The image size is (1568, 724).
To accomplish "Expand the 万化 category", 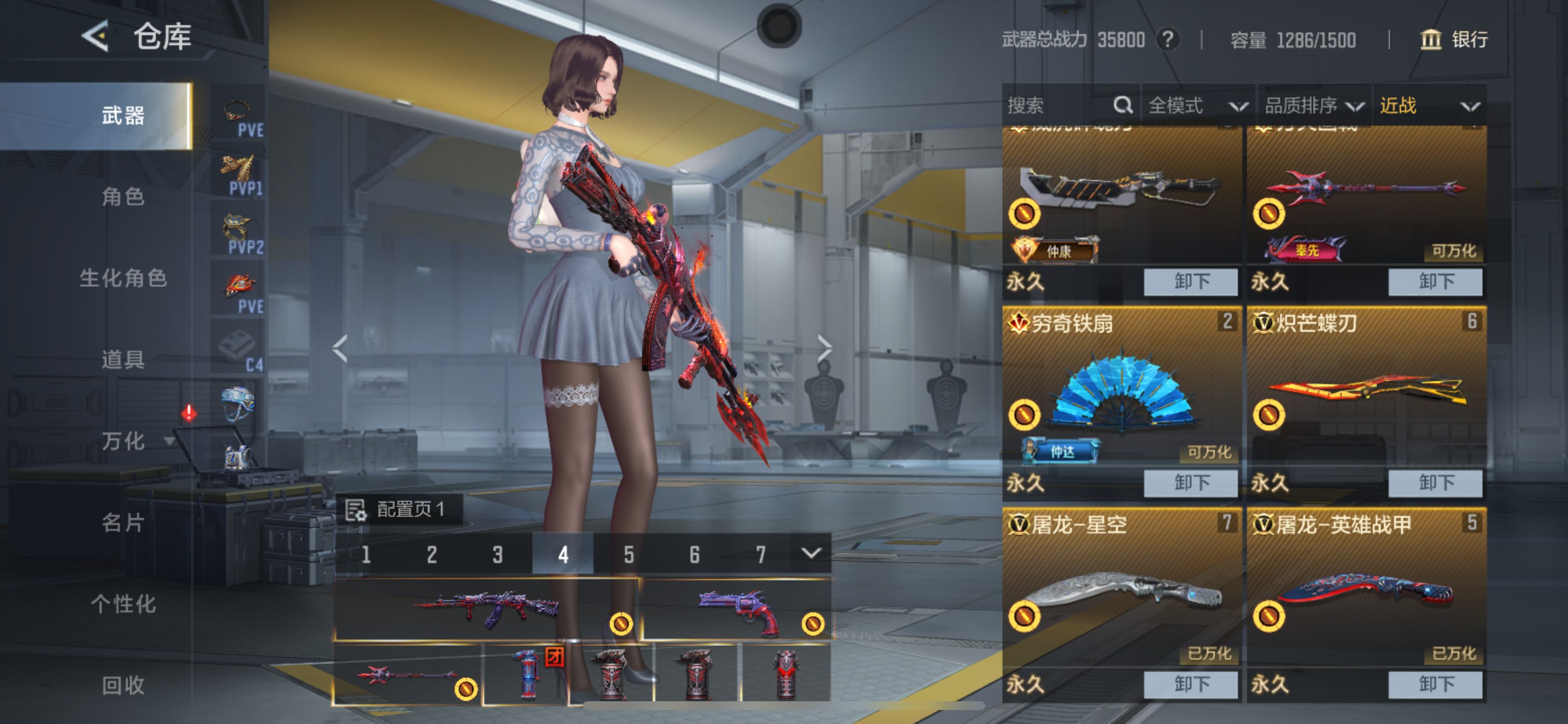I will coord(124,441).
